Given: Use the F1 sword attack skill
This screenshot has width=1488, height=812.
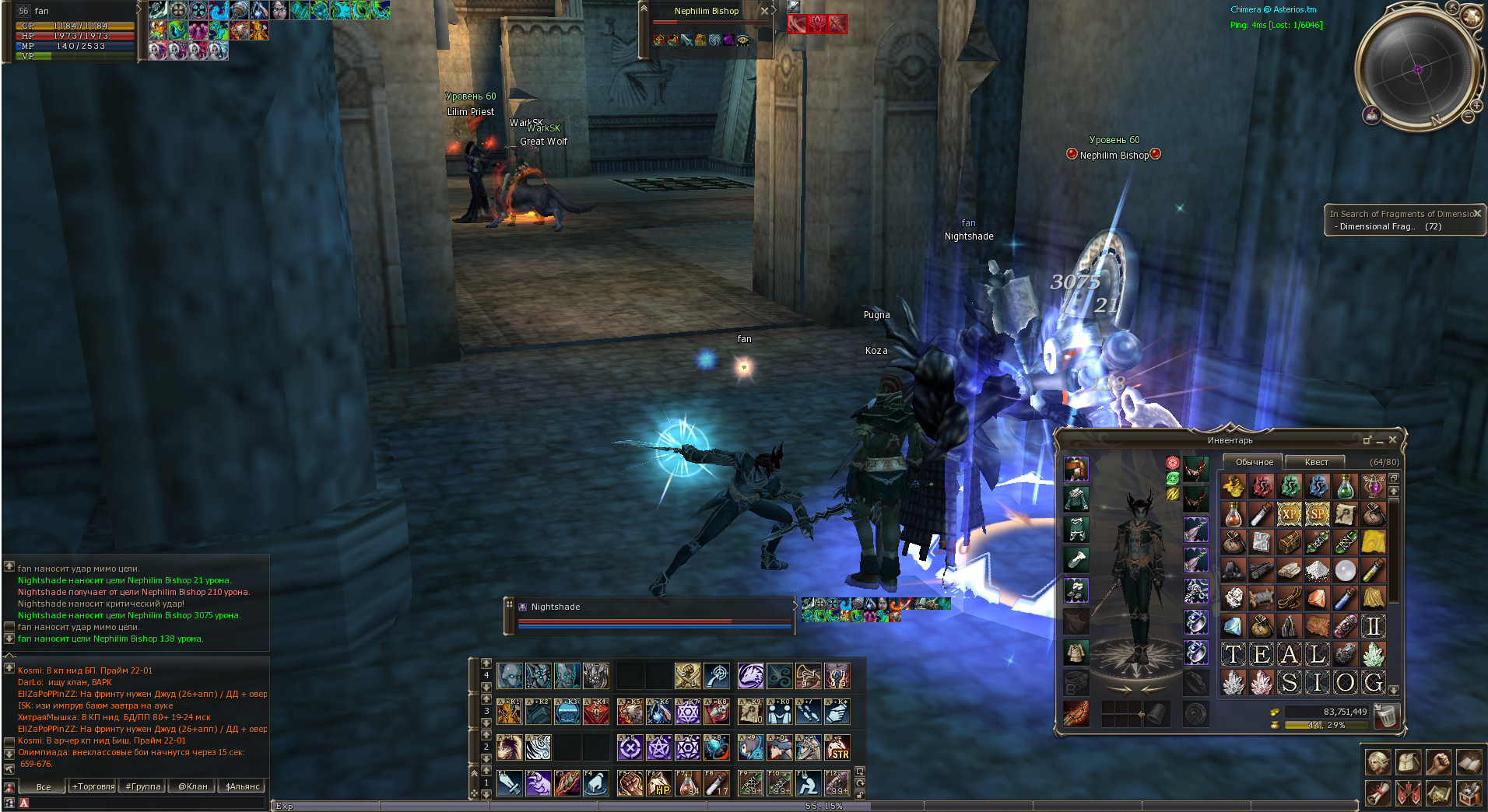Looking at the screenshot, I should click(x=510, y=783).
